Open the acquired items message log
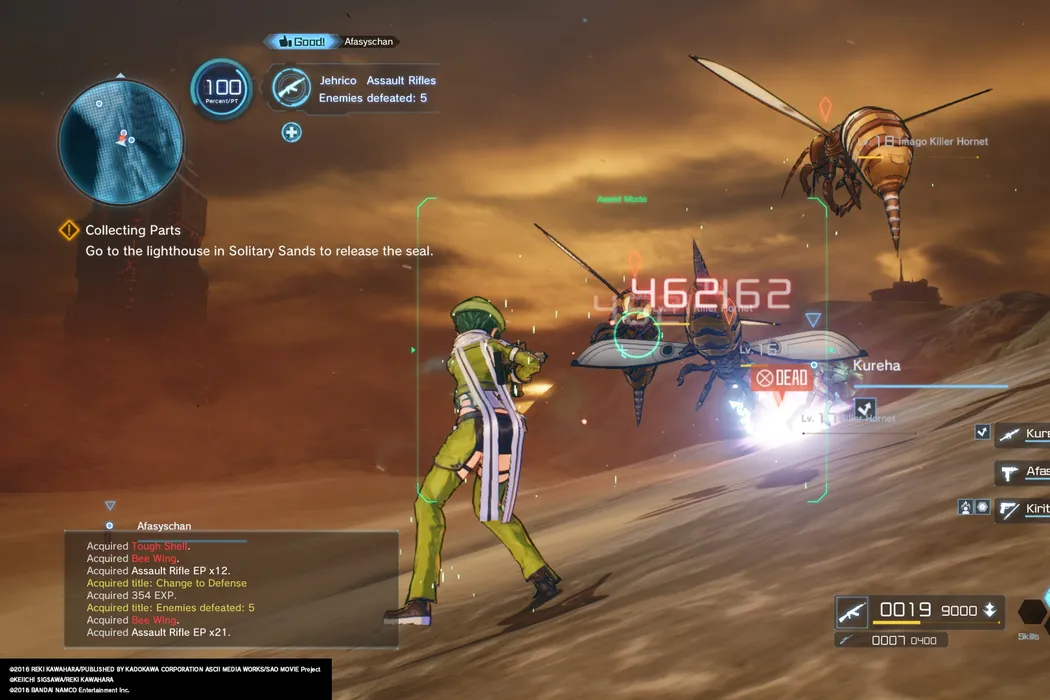1050x700 pixels. (231, 589)
